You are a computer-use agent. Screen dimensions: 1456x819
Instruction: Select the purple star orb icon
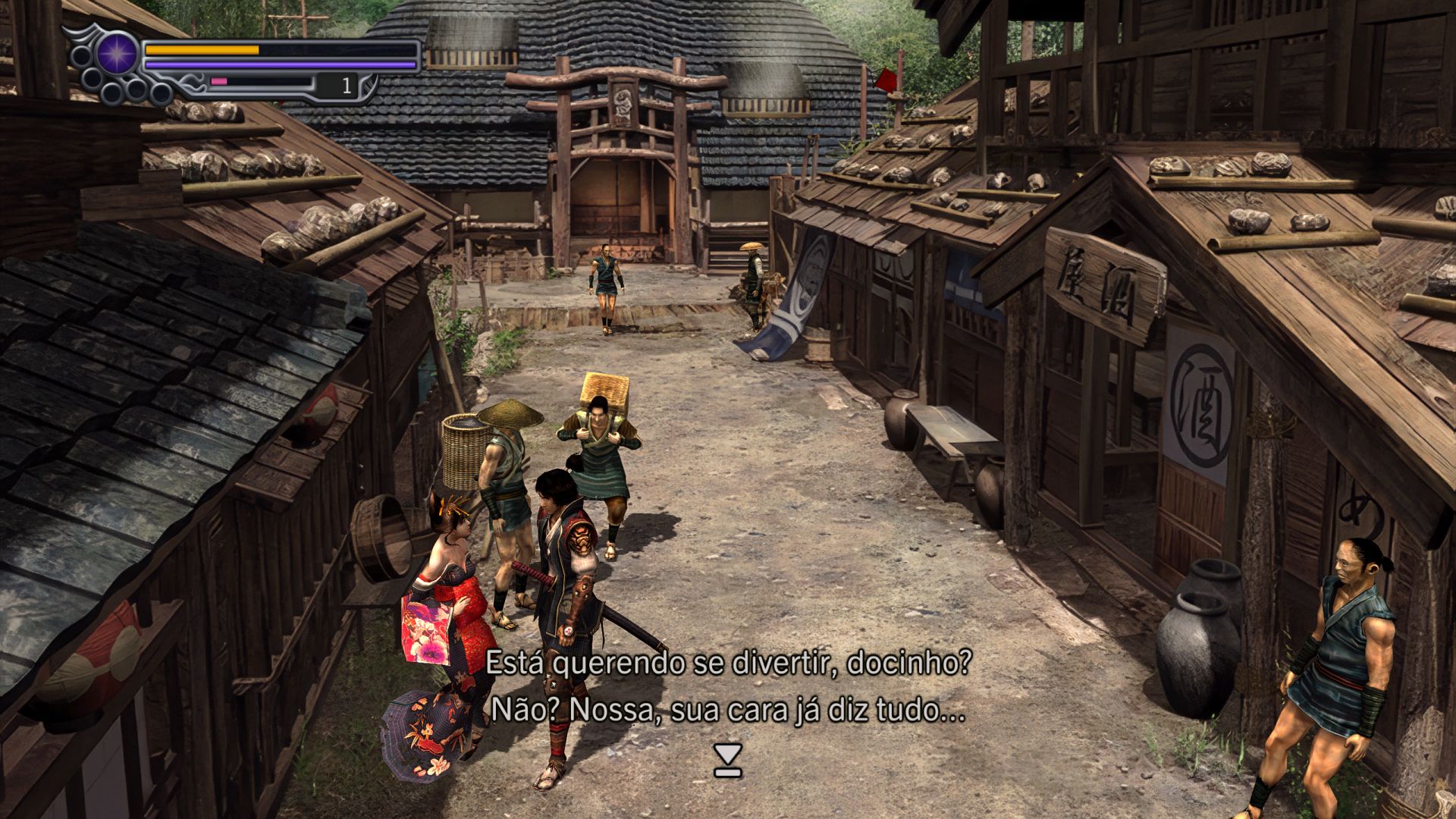pyautogui.click(x=118, y=54)
